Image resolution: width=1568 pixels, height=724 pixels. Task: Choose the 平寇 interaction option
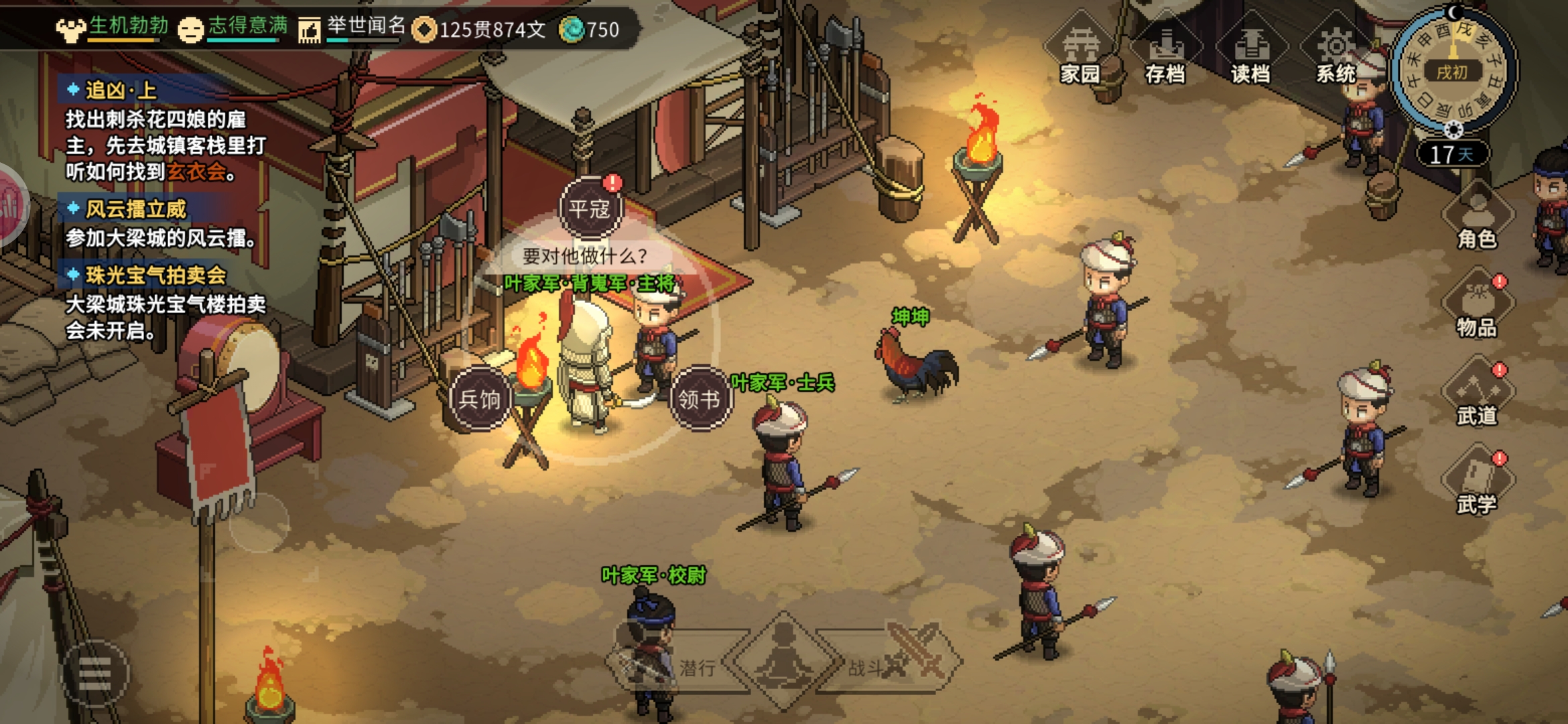(590, 208)
